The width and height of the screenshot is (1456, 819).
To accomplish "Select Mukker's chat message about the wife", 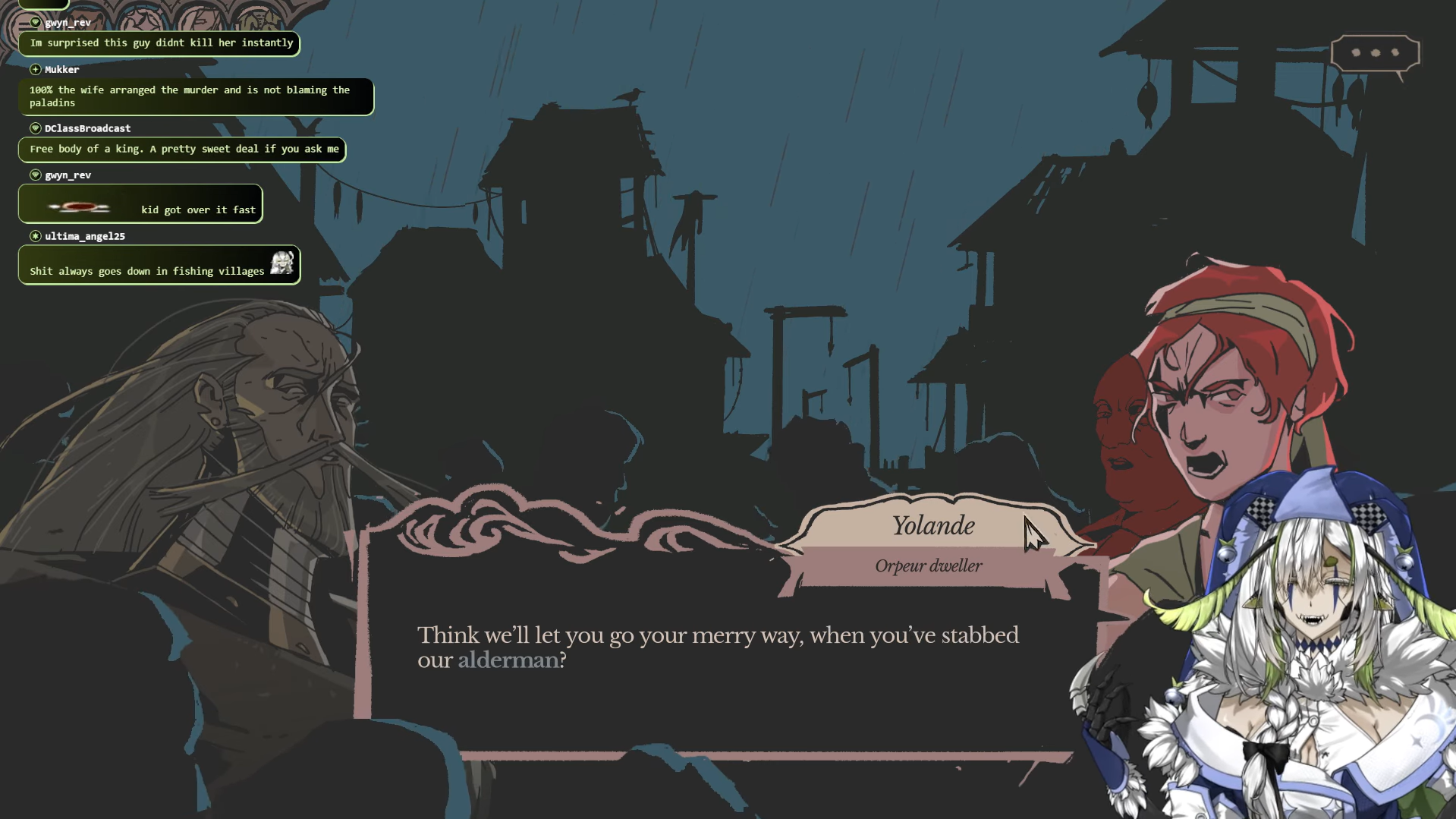I will (x=195, y=96).
